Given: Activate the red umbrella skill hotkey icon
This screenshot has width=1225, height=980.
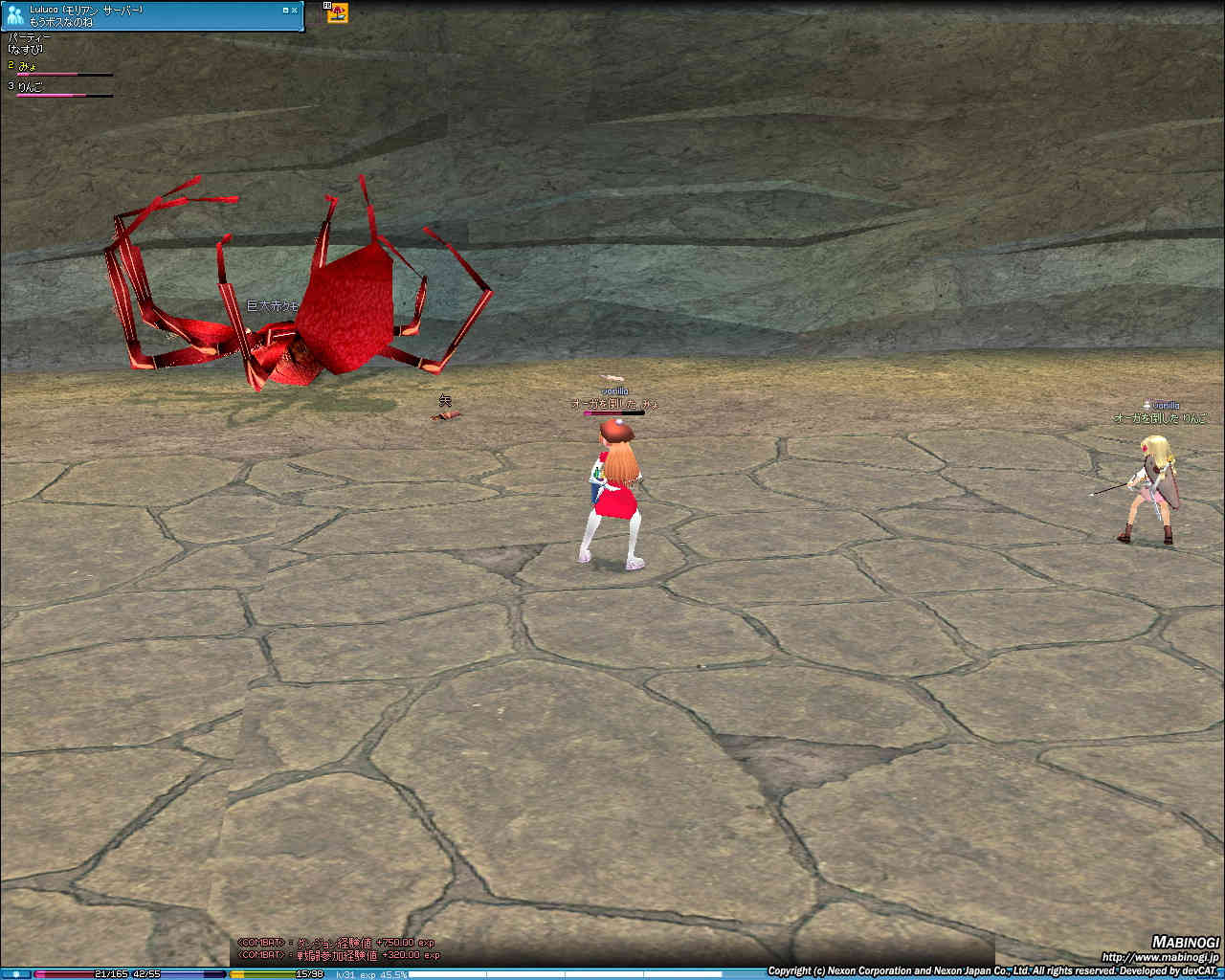Looking at the screenshot, I should pos(338,12).
